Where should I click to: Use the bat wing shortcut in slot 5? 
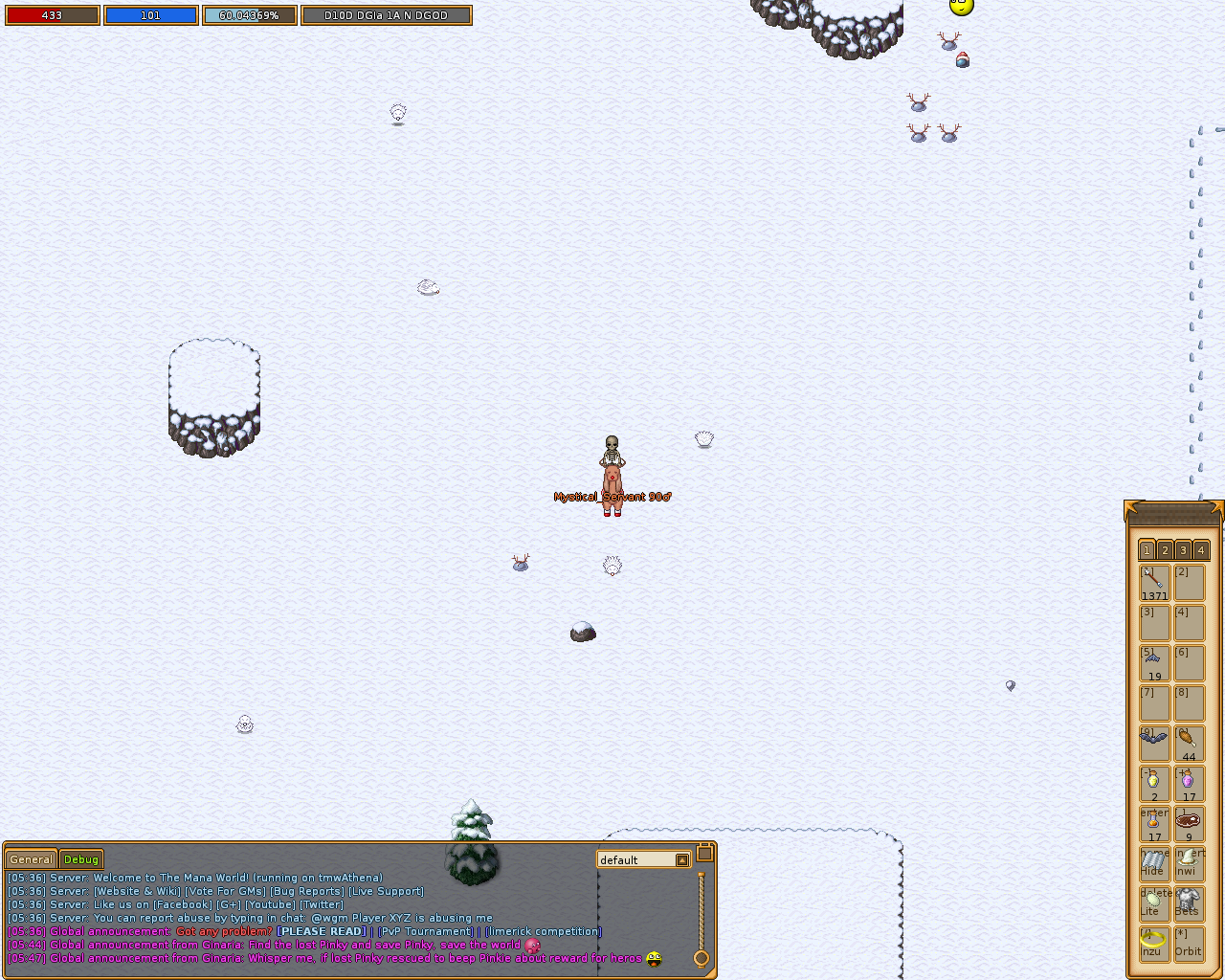pos(1154,662)
